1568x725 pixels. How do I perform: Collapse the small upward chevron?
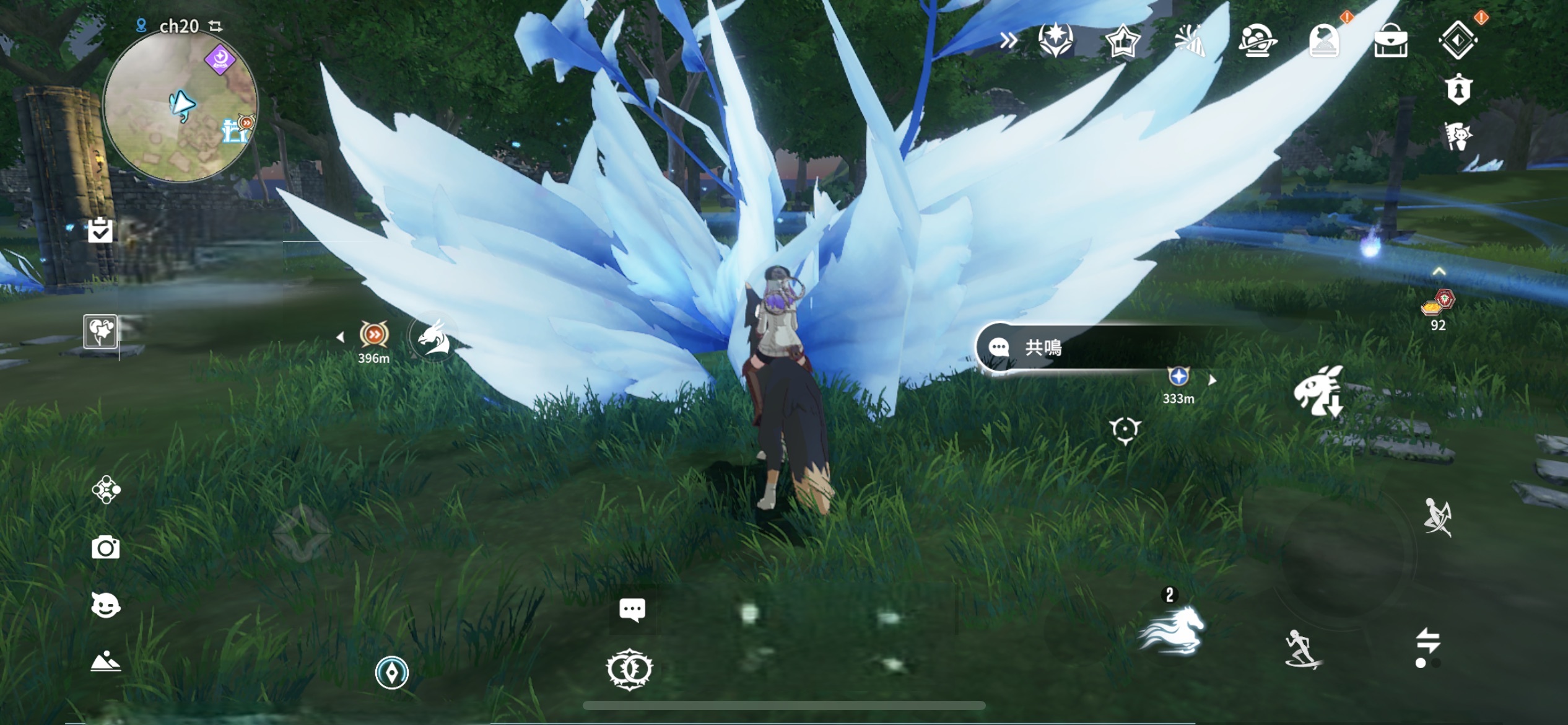coord(1439,271)
